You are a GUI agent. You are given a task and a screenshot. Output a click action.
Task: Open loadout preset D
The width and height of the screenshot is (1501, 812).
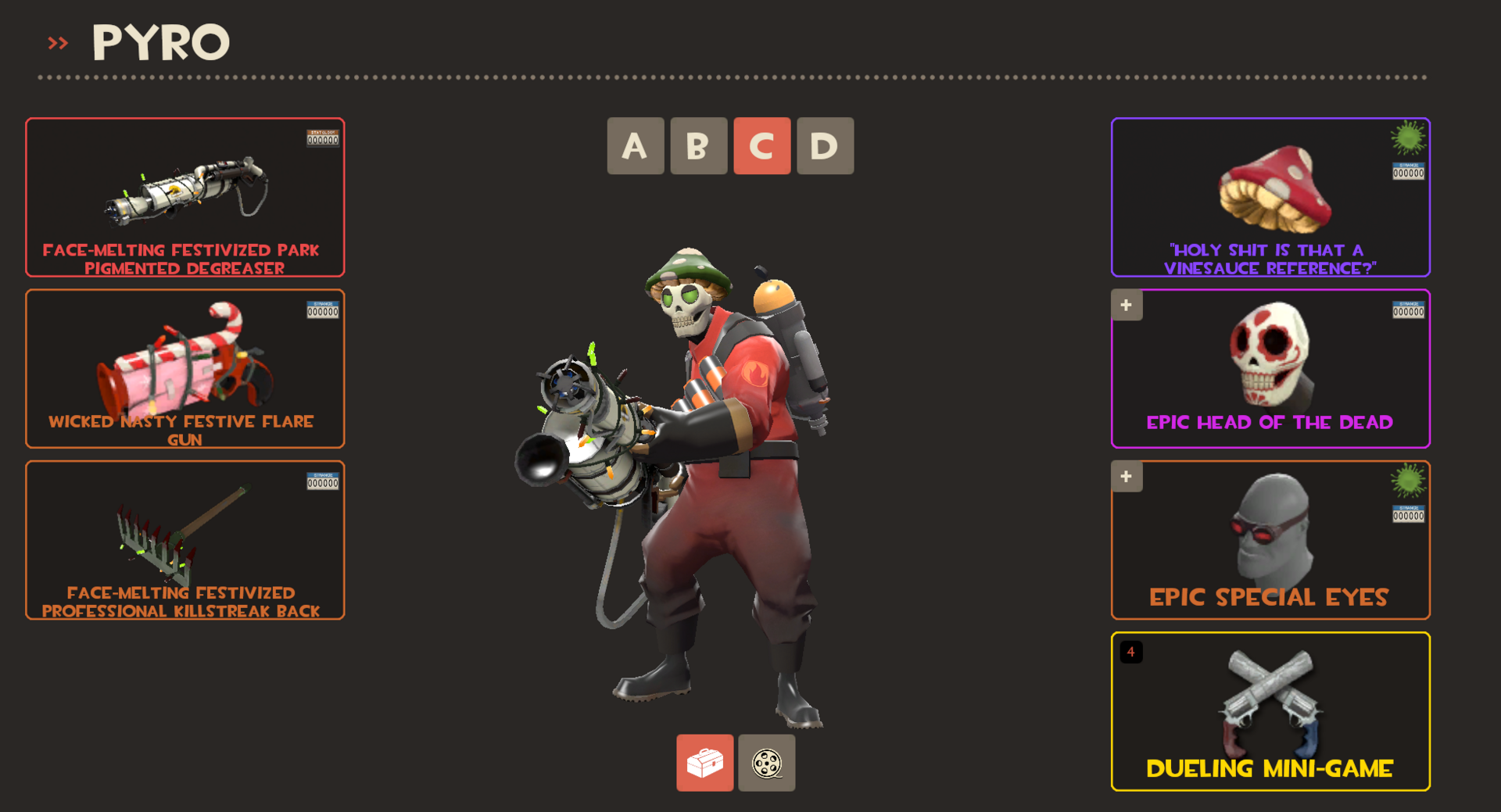point(825,146)
